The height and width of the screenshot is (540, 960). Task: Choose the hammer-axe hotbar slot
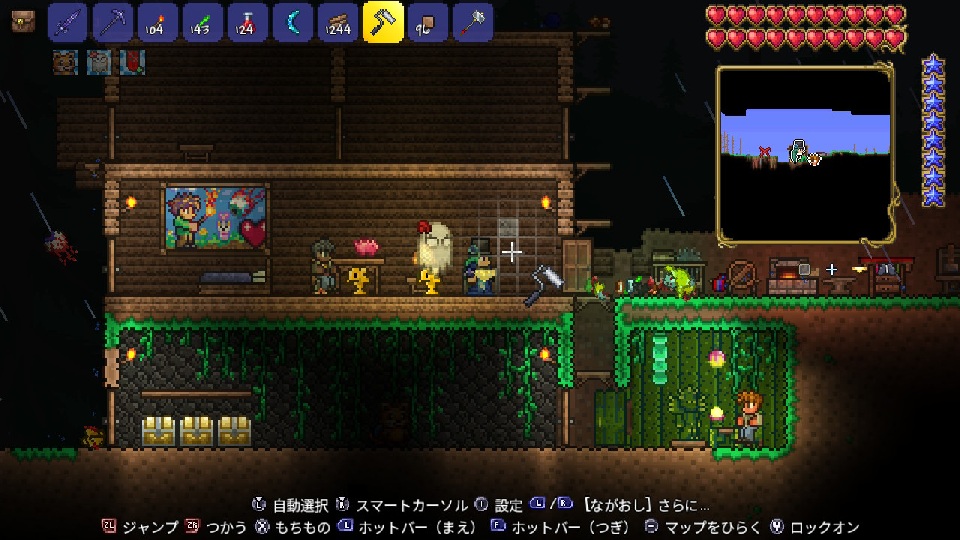tap(473, 22)
